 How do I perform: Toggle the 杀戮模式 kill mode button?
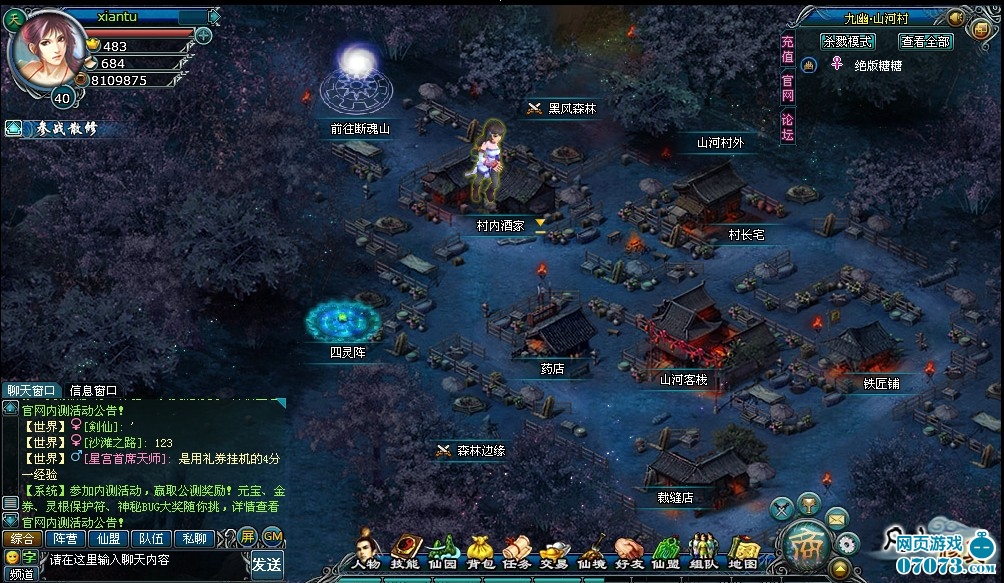(847, 42)
